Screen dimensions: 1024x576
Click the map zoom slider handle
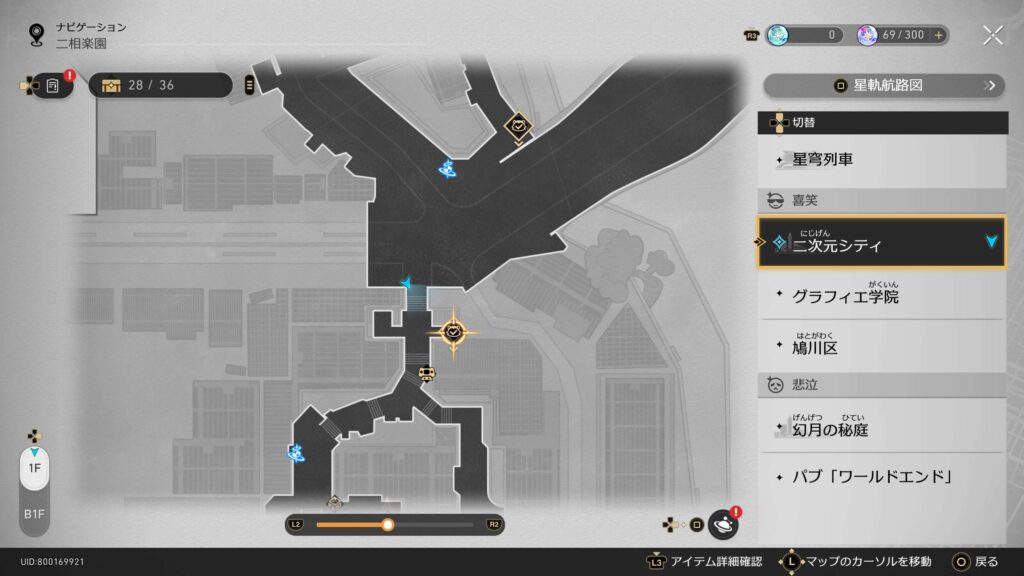click(x=388, y=524)
